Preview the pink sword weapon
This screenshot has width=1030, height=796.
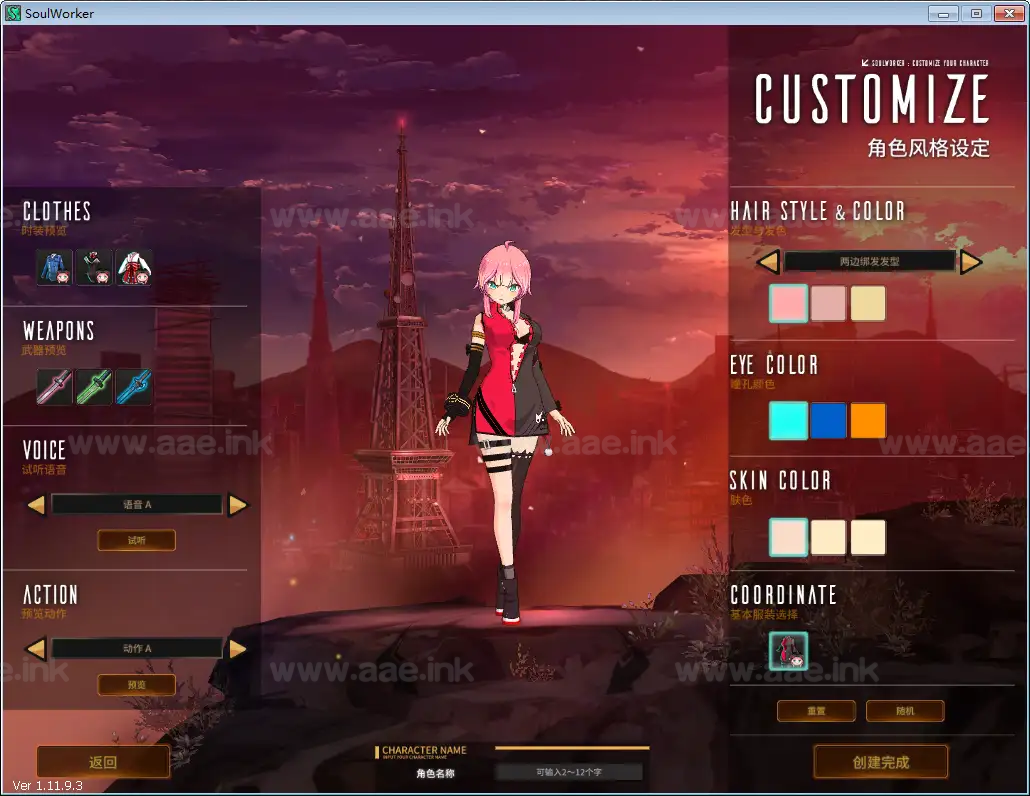click(x=56, y=387)
